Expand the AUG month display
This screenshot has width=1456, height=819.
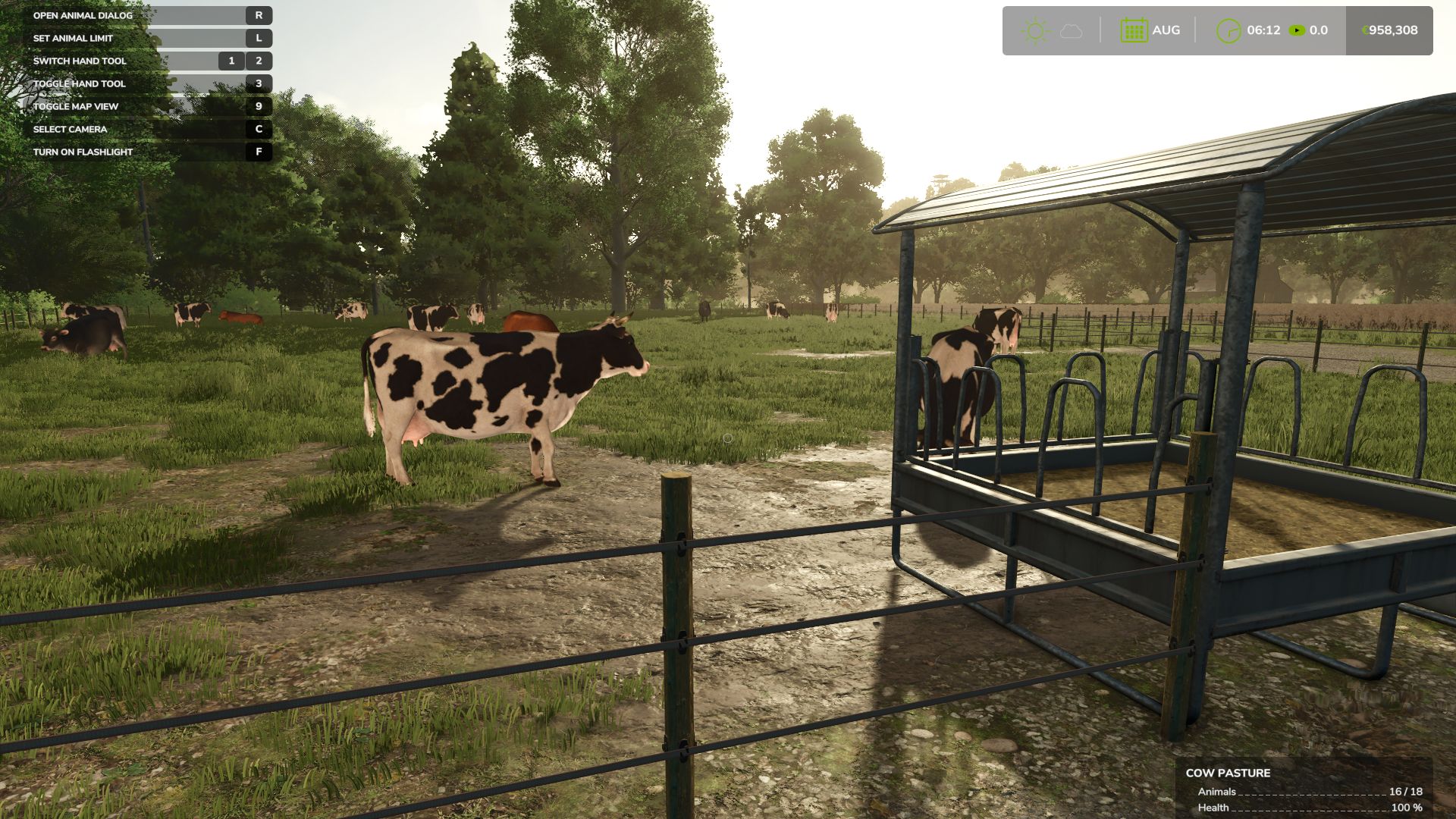coord(1166,30)
